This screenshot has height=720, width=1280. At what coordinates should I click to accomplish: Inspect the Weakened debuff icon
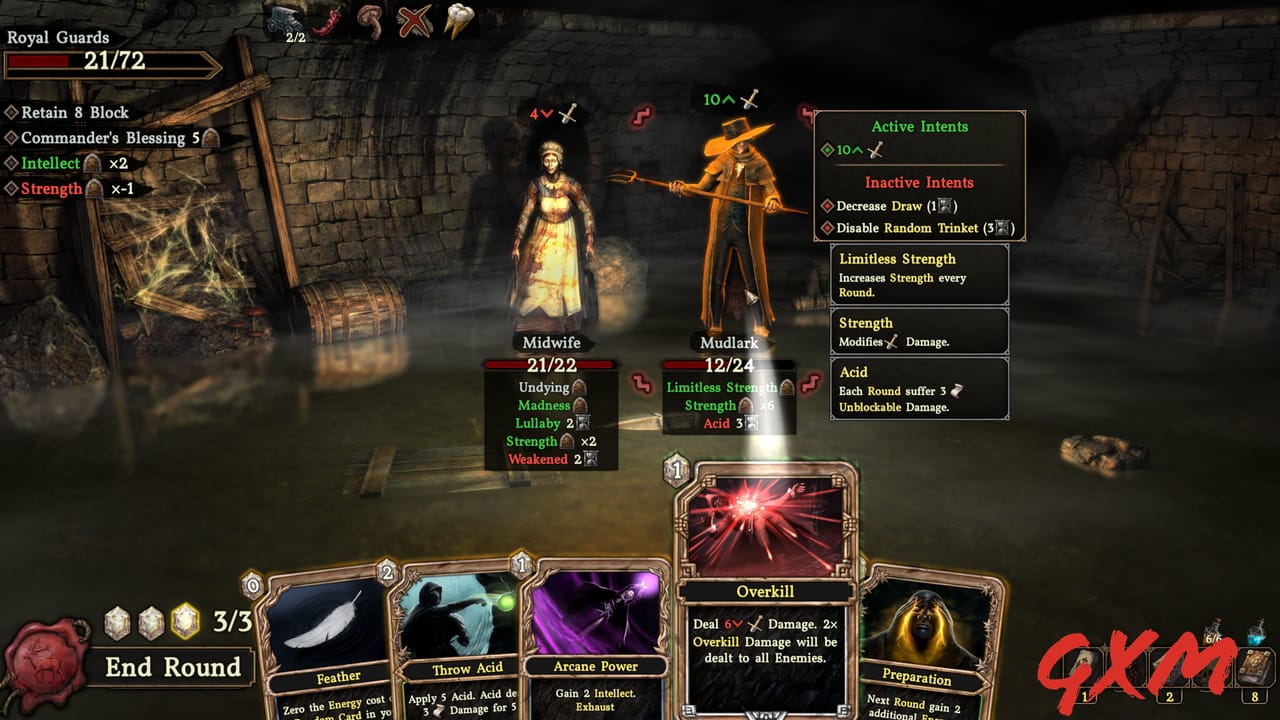pos(546,459)
